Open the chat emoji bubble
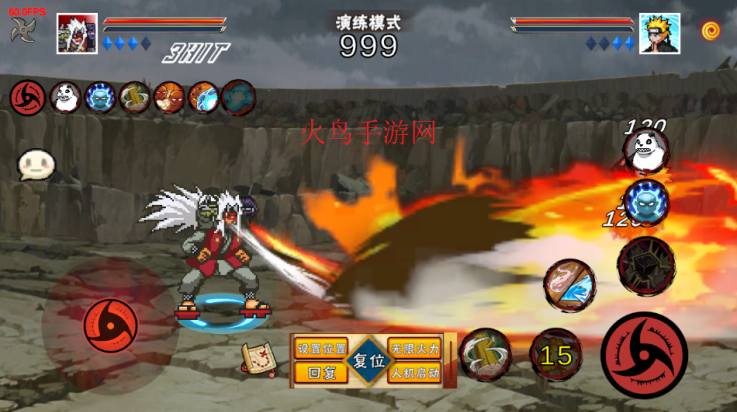Screen dimensions: 737x412 [36, 165]
